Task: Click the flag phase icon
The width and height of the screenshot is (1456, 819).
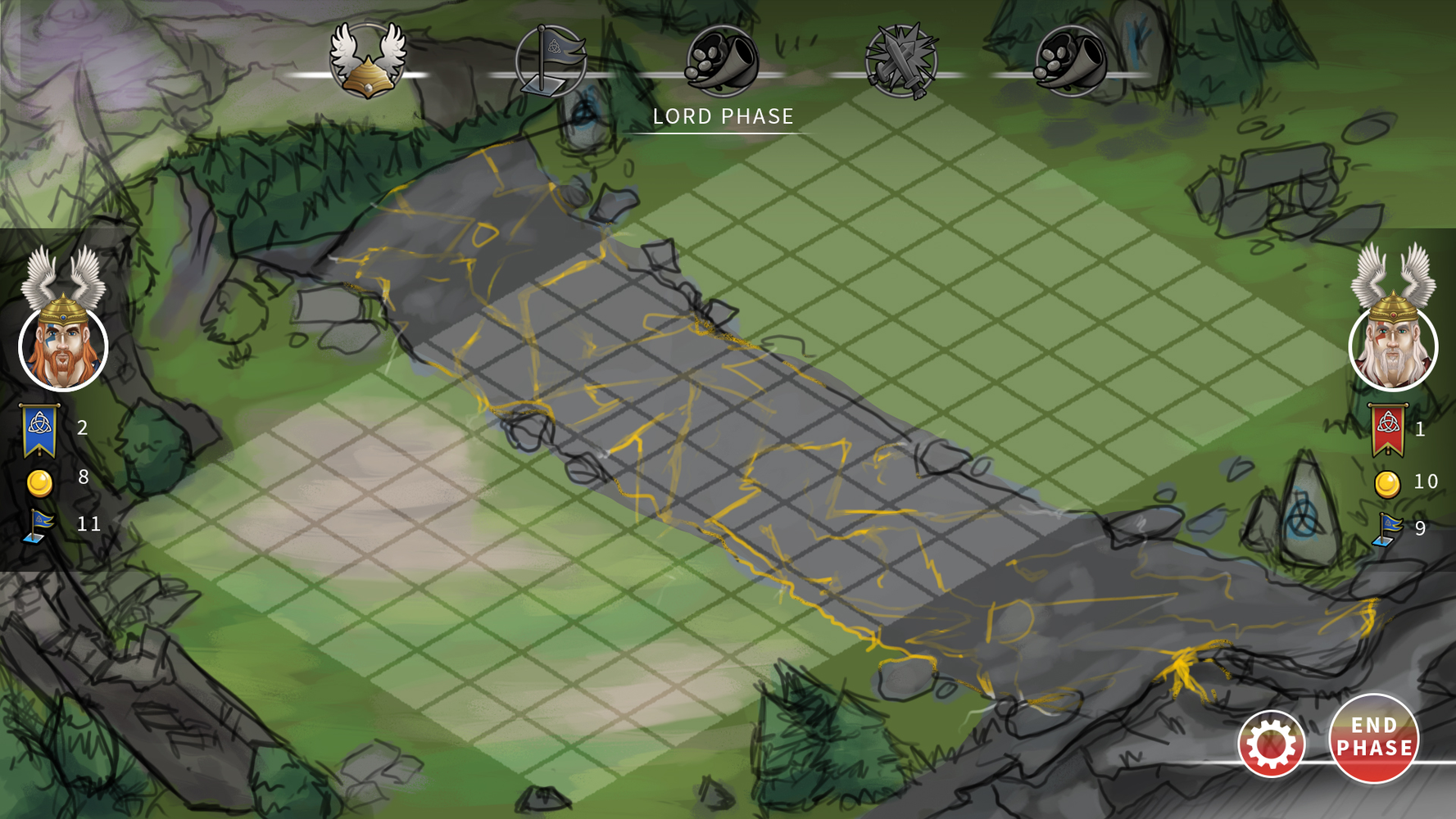Action: click(x=551, y=61)
